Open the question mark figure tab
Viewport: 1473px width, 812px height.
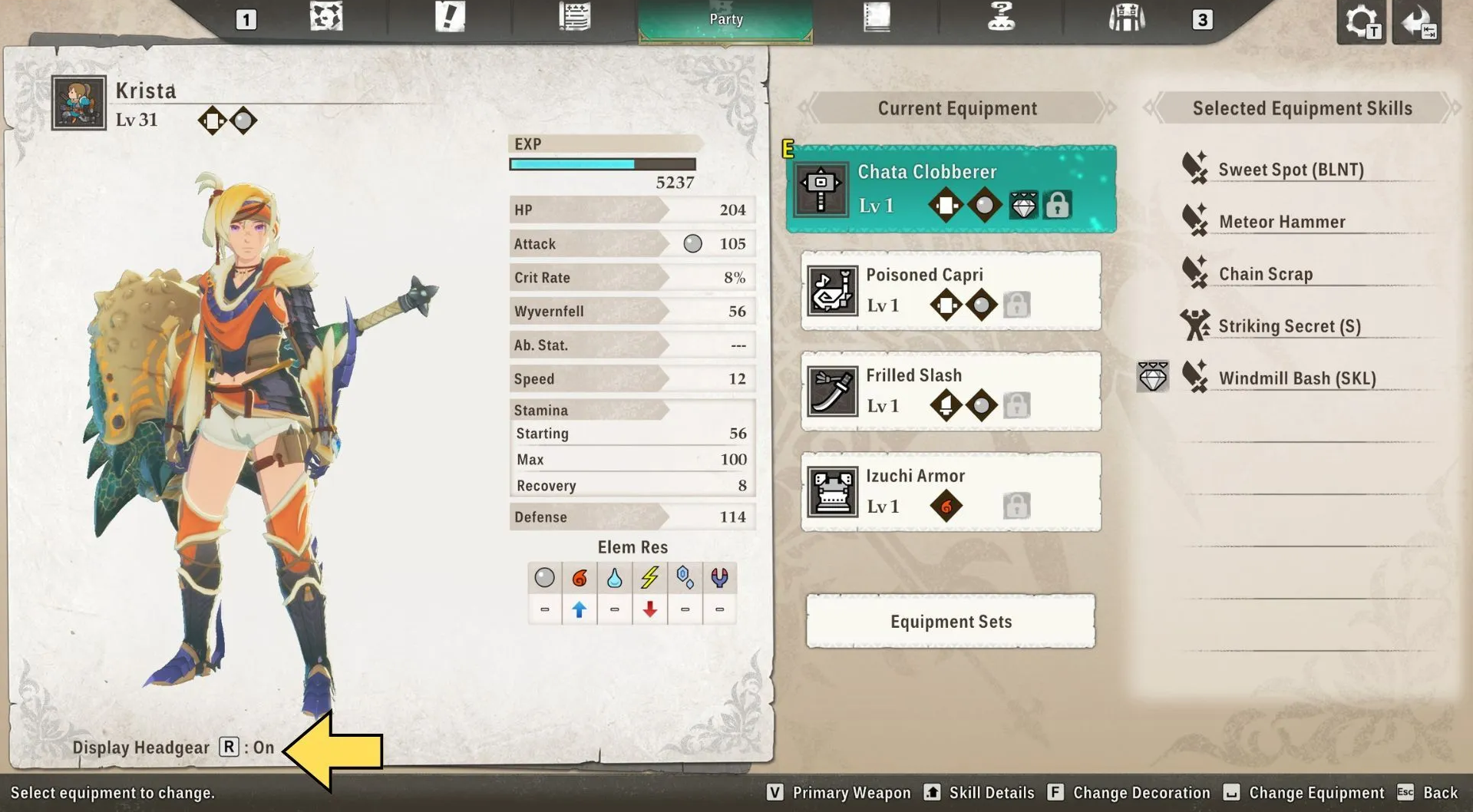(x=1001, y=18)
